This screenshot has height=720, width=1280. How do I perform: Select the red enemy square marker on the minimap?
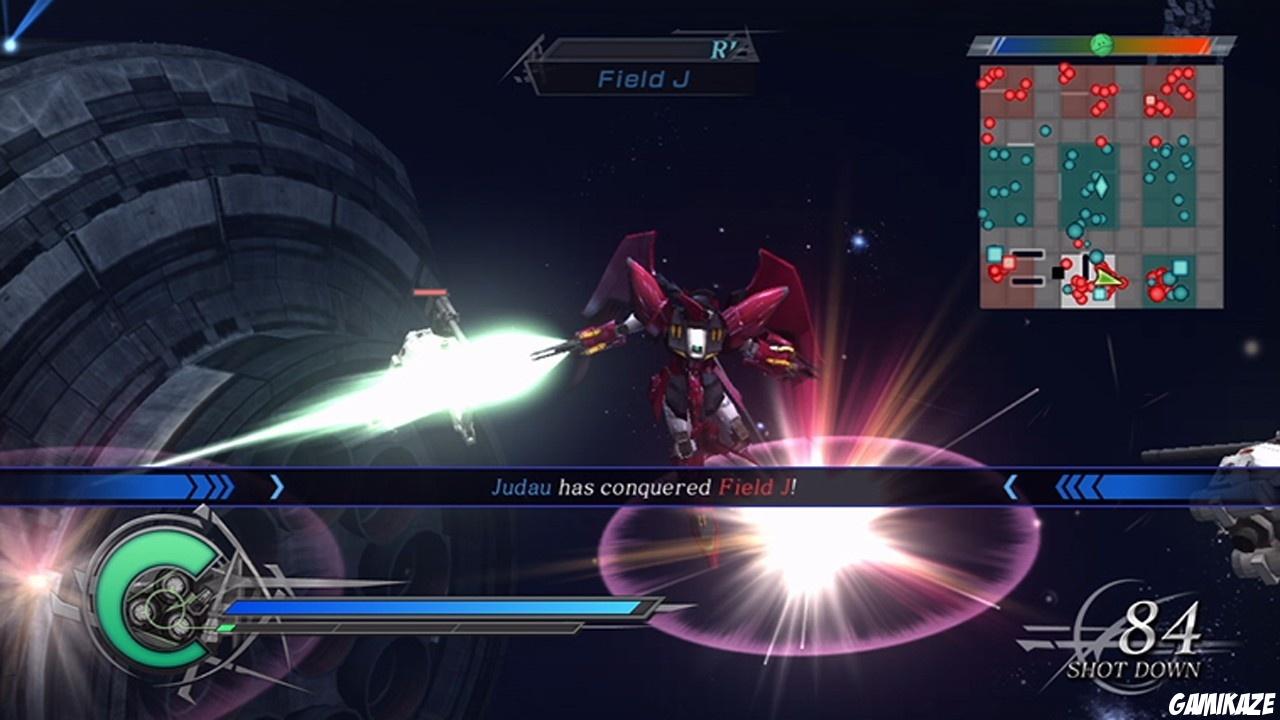[x=1010, y=261]
